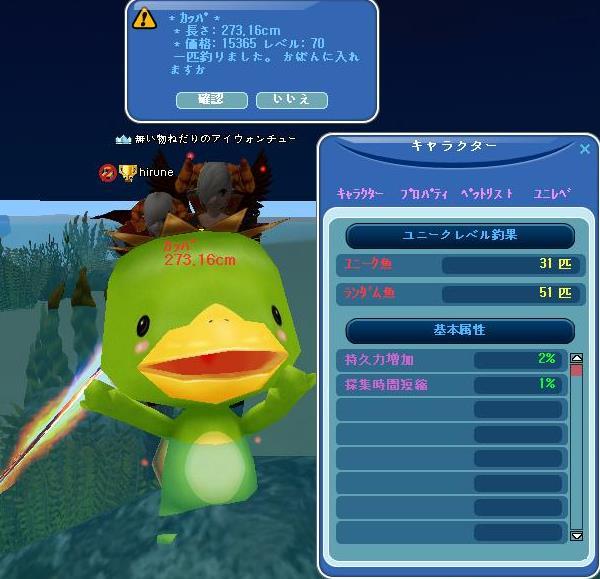
Task: Select the ユニレベ tab
Action: pyautogui.click(x=551, y=194)
